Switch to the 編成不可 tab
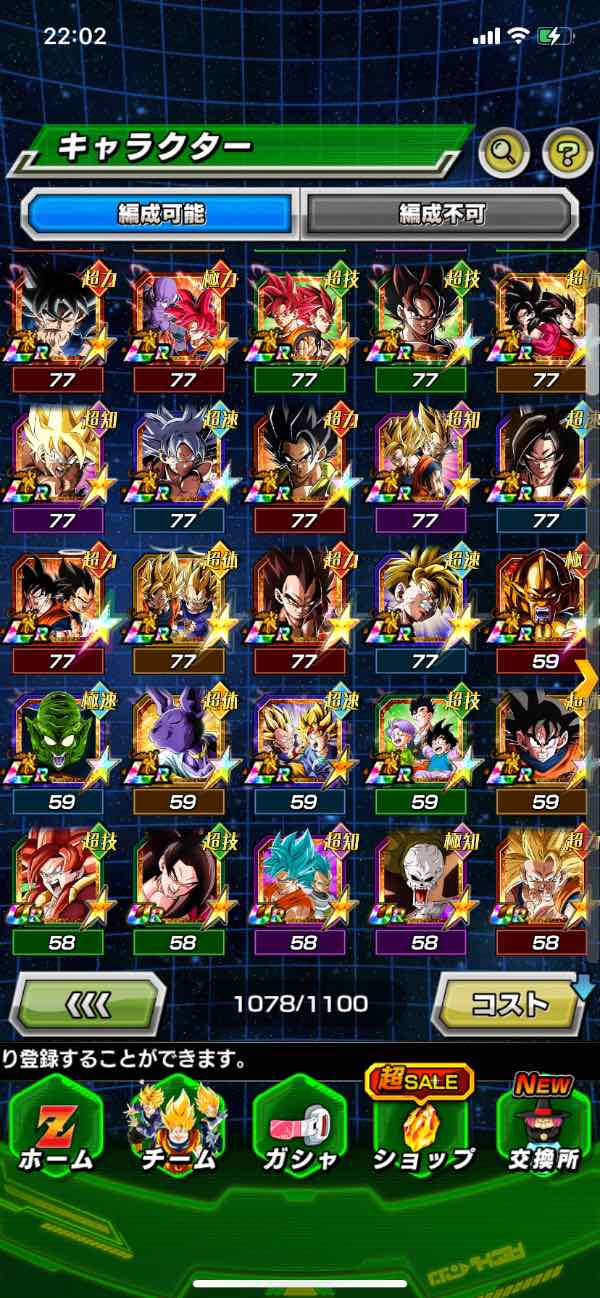 pyautogui.click(x=441, y=213)
